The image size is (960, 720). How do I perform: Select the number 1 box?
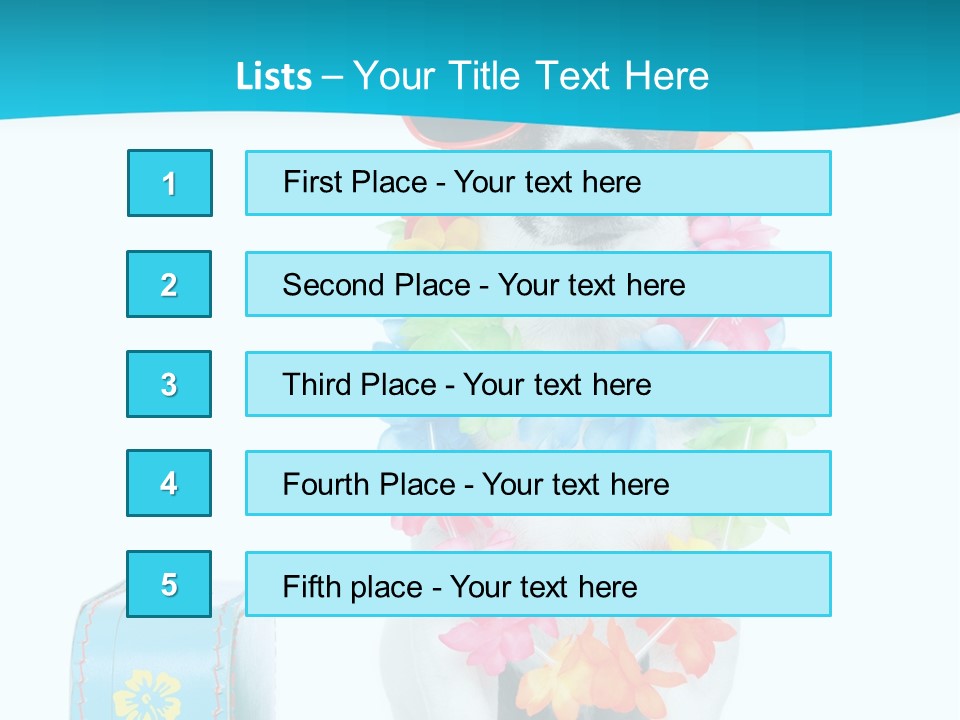tap(170, 183)
